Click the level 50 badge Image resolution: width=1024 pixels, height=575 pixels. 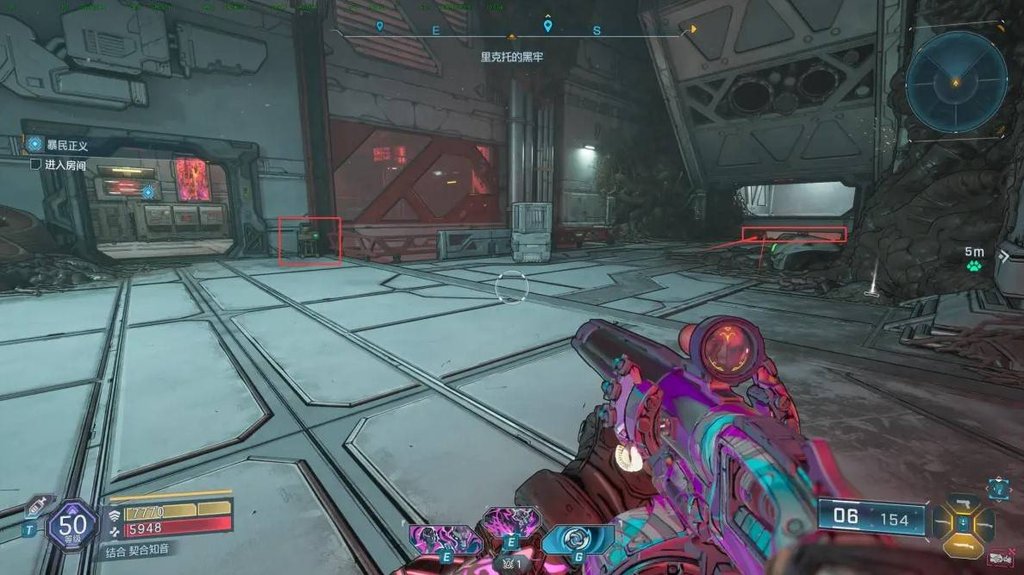point(72,524)
